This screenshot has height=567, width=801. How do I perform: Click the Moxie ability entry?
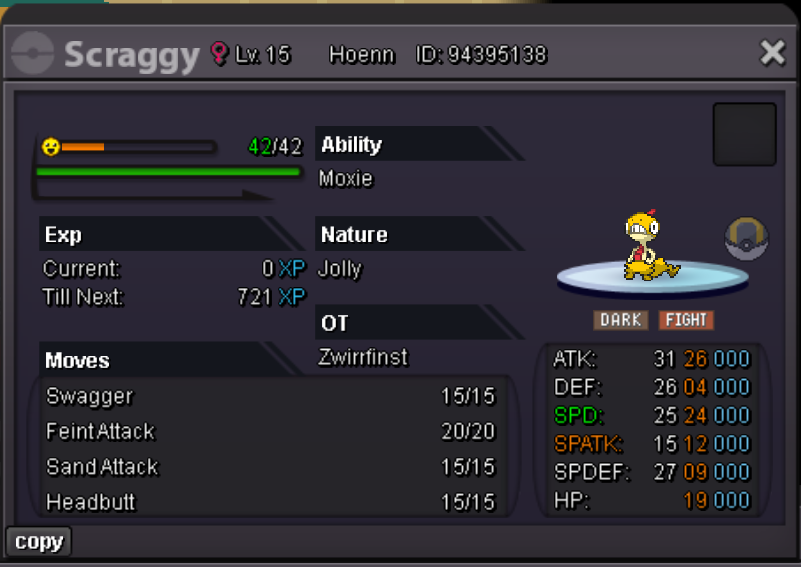point(346,179)
